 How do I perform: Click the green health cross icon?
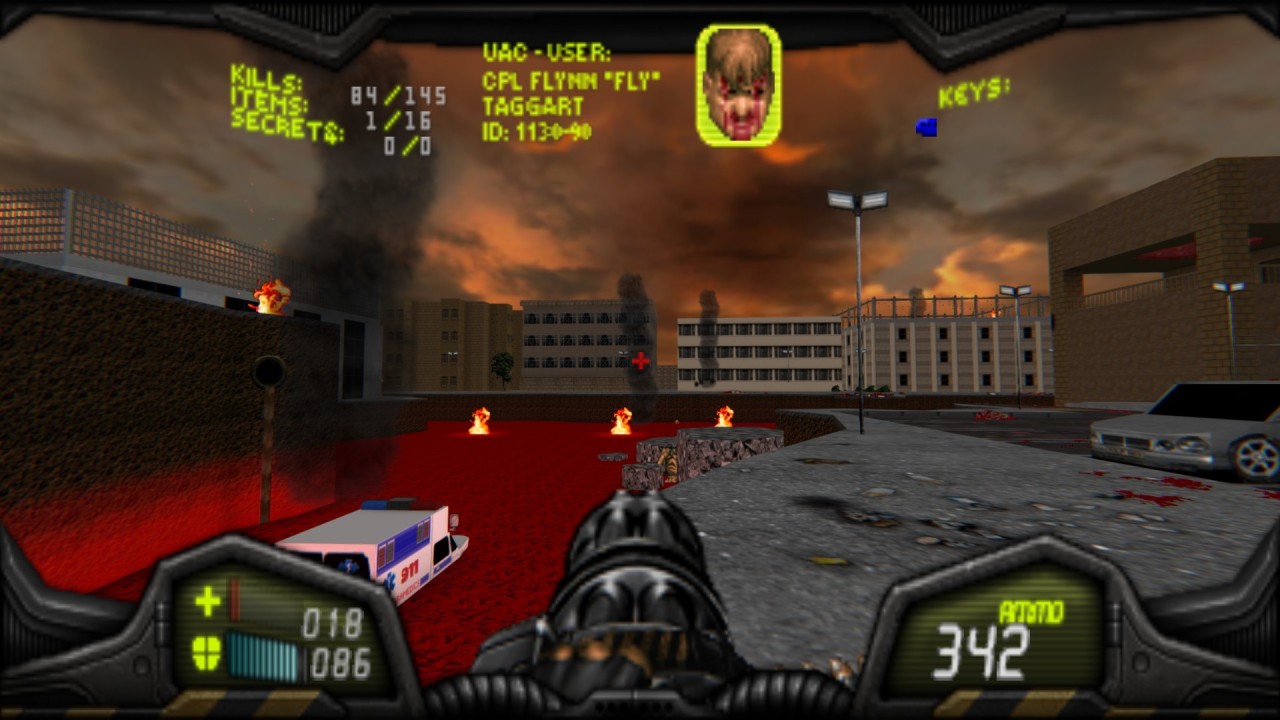coord(208,601)
